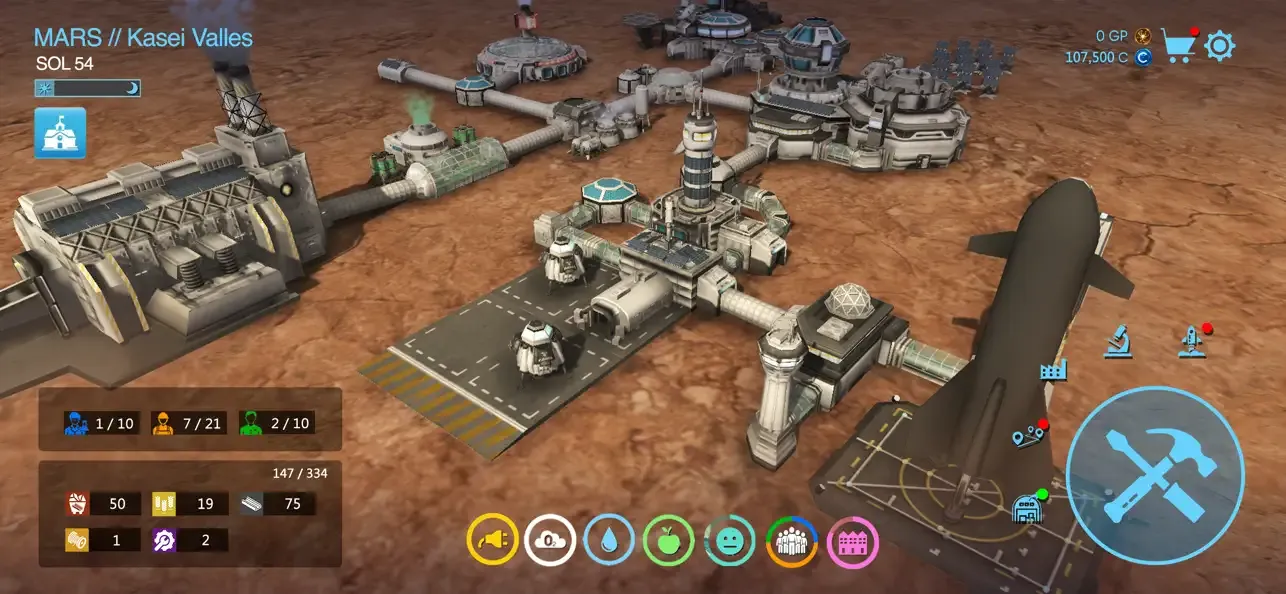Open the shopping cart store
The width and height of the screenshot is (1286, 594).
point(1179,46)
